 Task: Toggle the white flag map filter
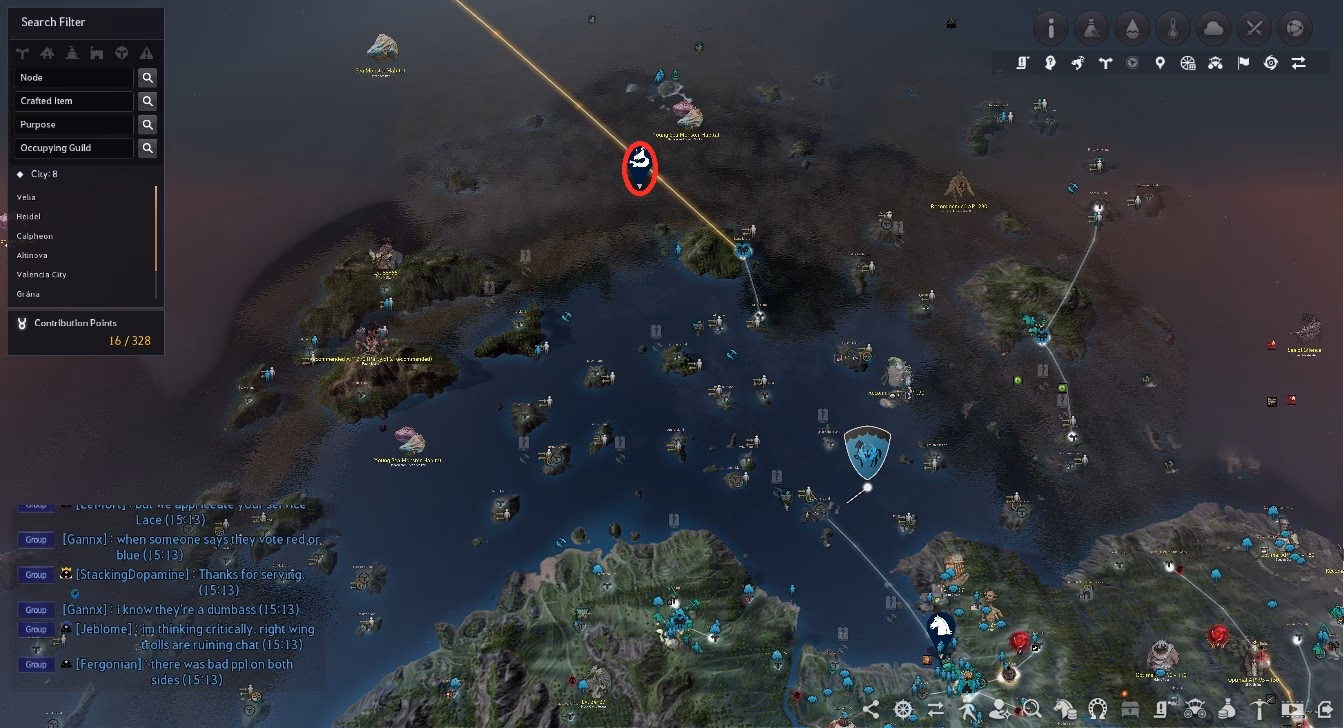[x=1243, y=63]
